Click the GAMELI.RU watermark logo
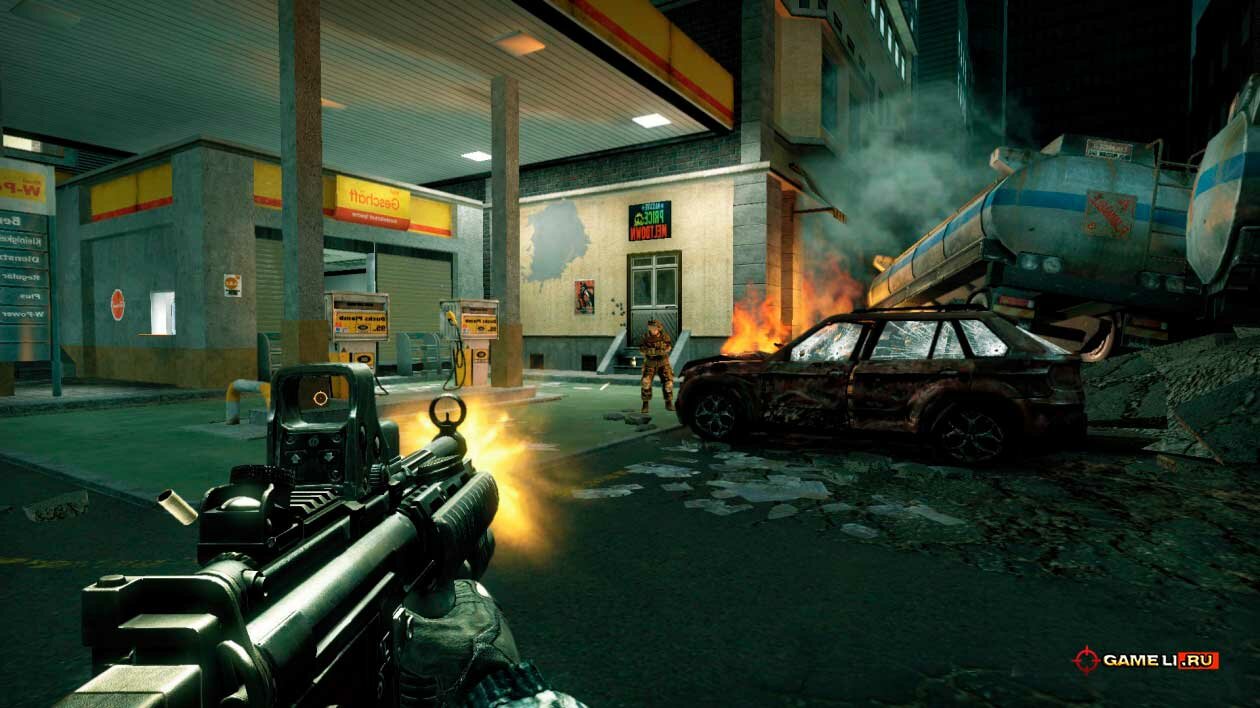Image resolution: width=1260 pixels, height=708 pixels. point(1145,660)
